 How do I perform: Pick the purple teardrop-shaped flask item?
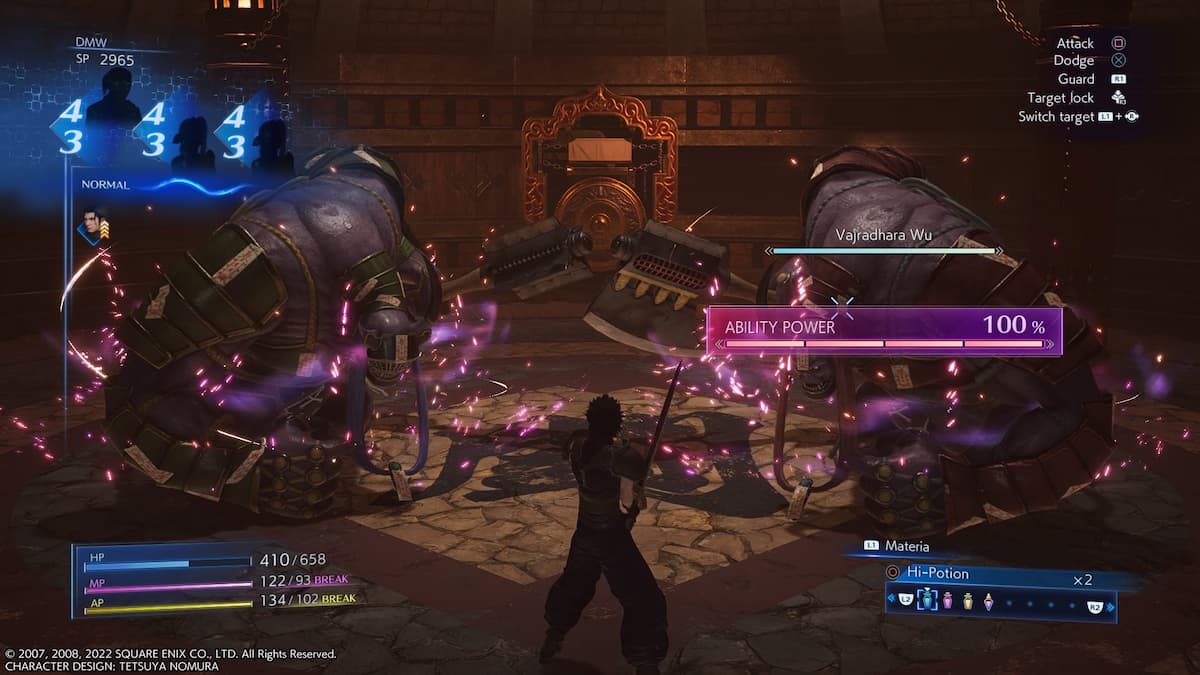(x=988, y=600)
